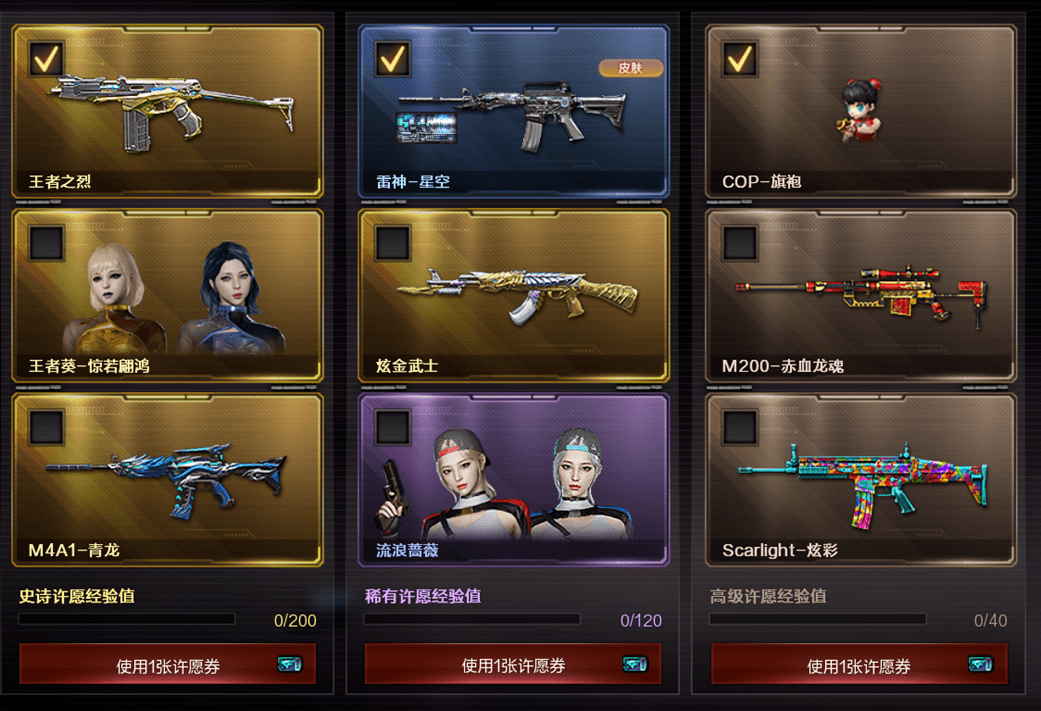This screenshot has height=711, width=1041.
Task: Check the Scarlight-炫彩 checkbox
Action: pos(739,427)
